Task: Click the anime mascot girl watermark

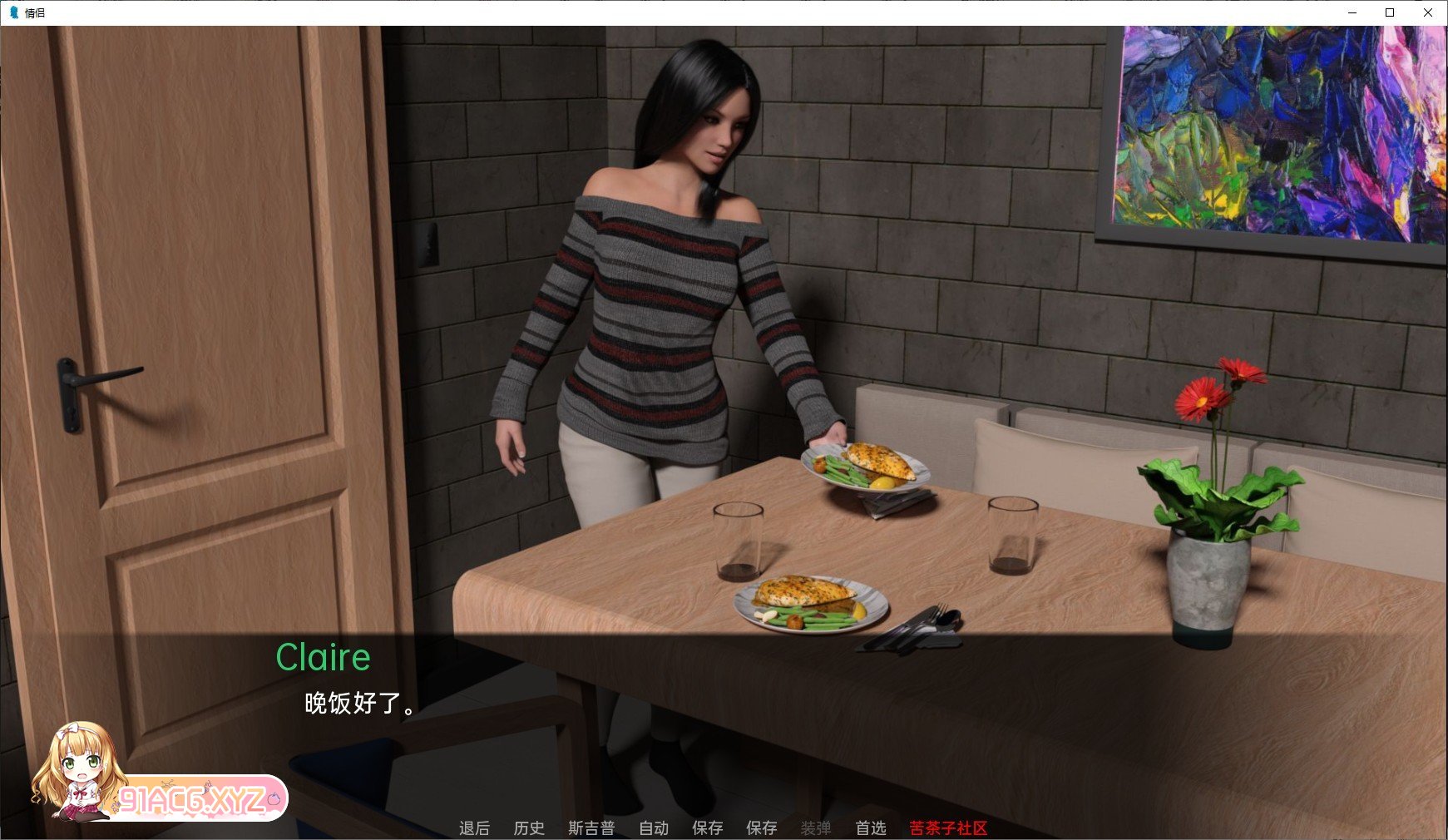Action: click(x=79, y=773)
